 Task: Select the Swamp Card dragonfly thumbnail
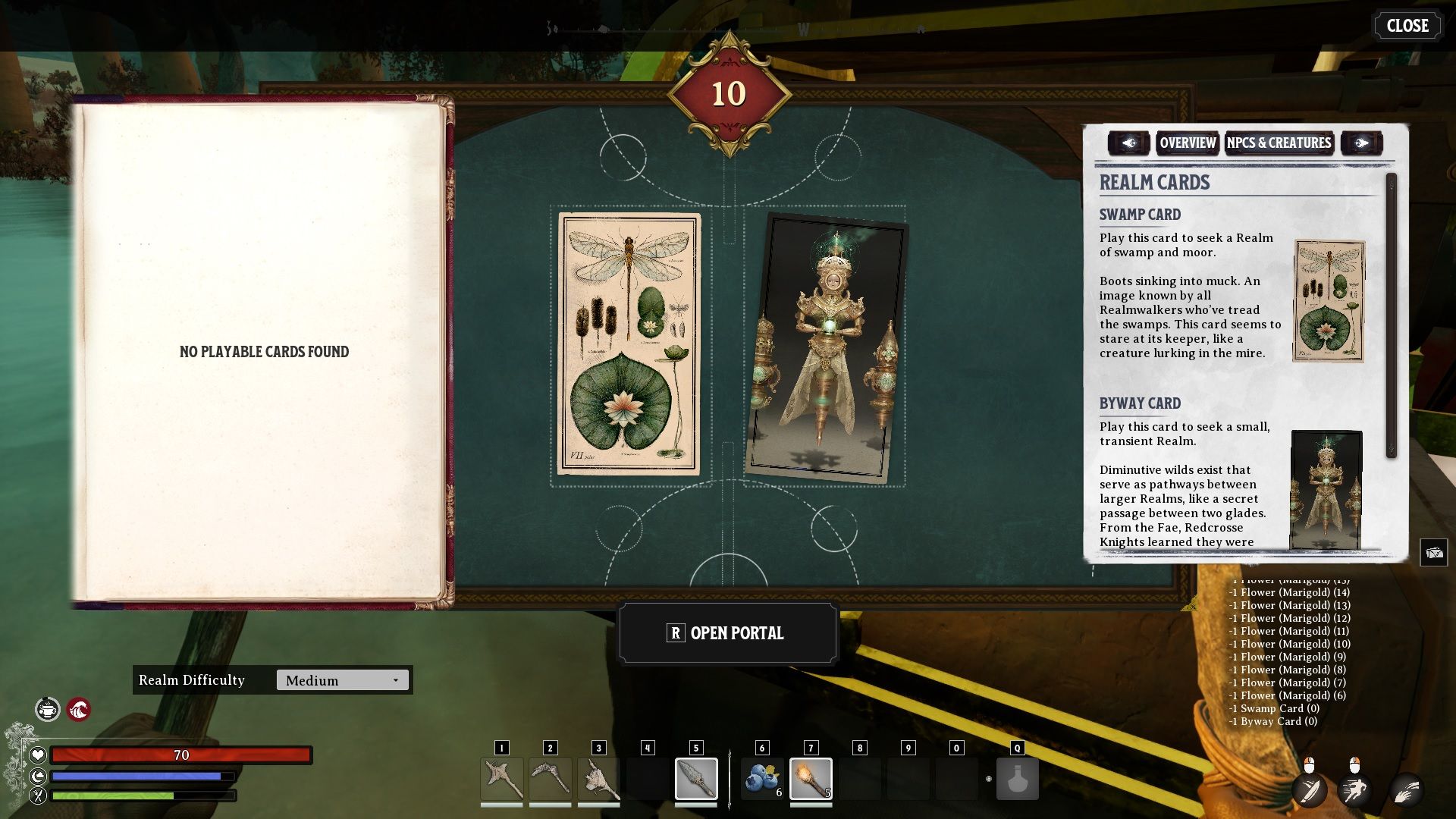click(1329, 303)
